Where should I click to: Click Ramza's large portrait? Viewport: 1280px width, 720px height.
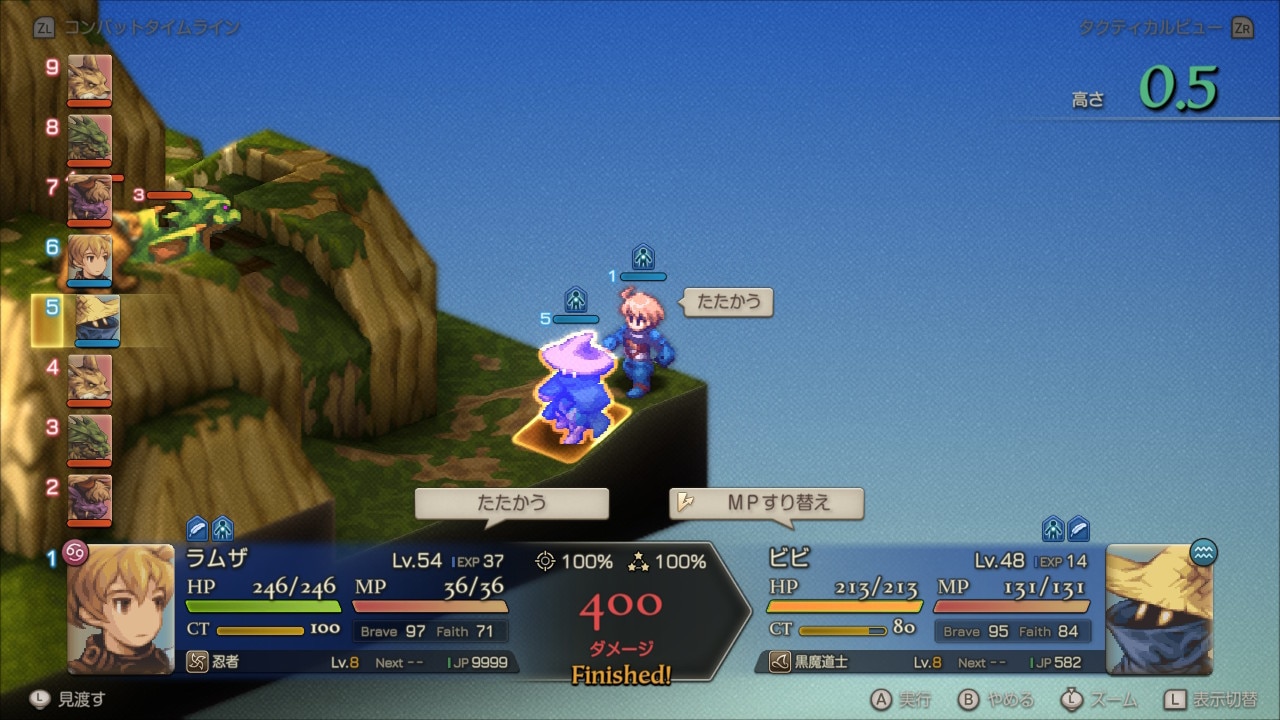[x=120, y=608]
